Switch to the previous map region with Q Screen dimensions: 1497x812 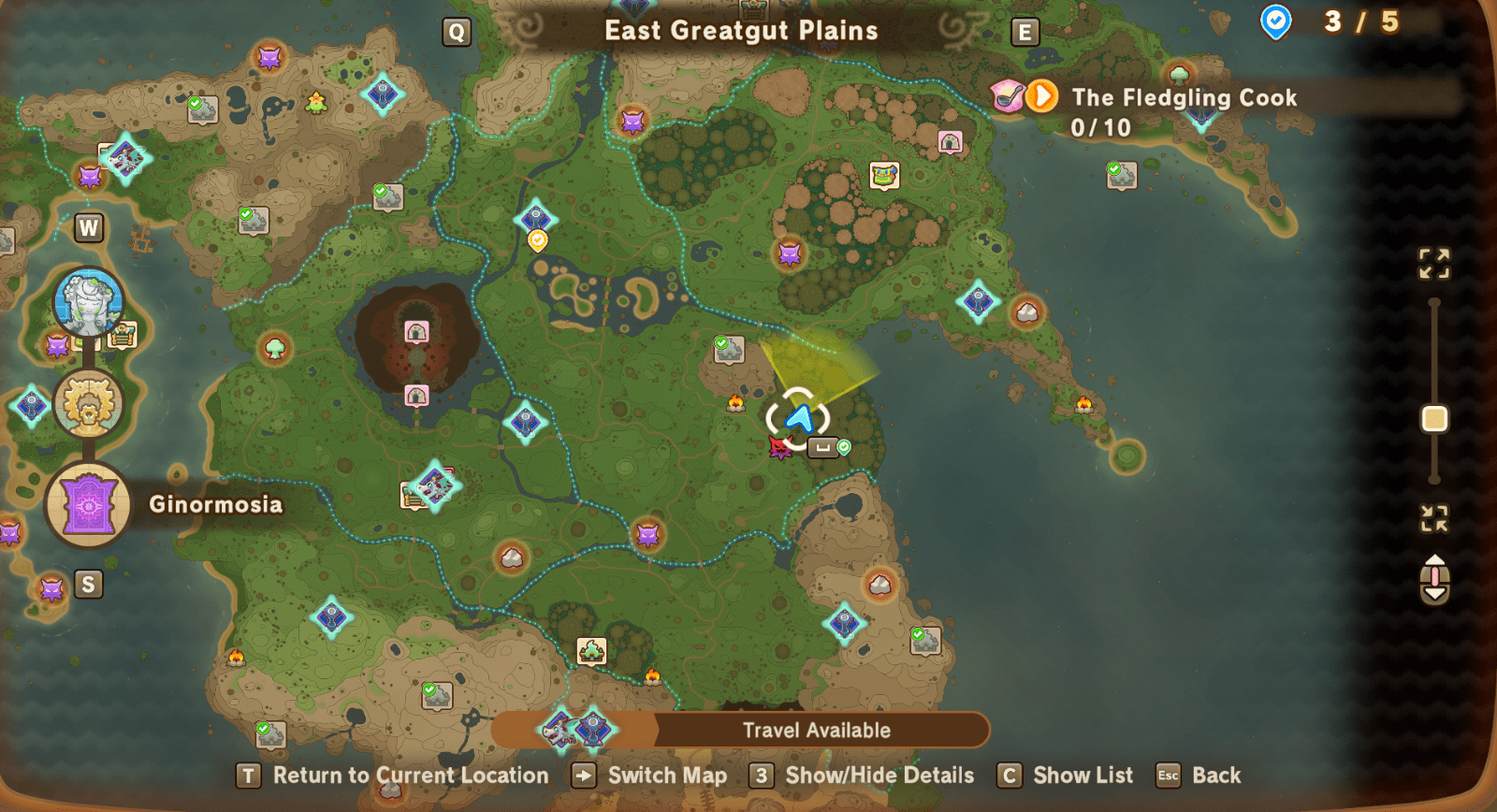(x=456, y=31)
